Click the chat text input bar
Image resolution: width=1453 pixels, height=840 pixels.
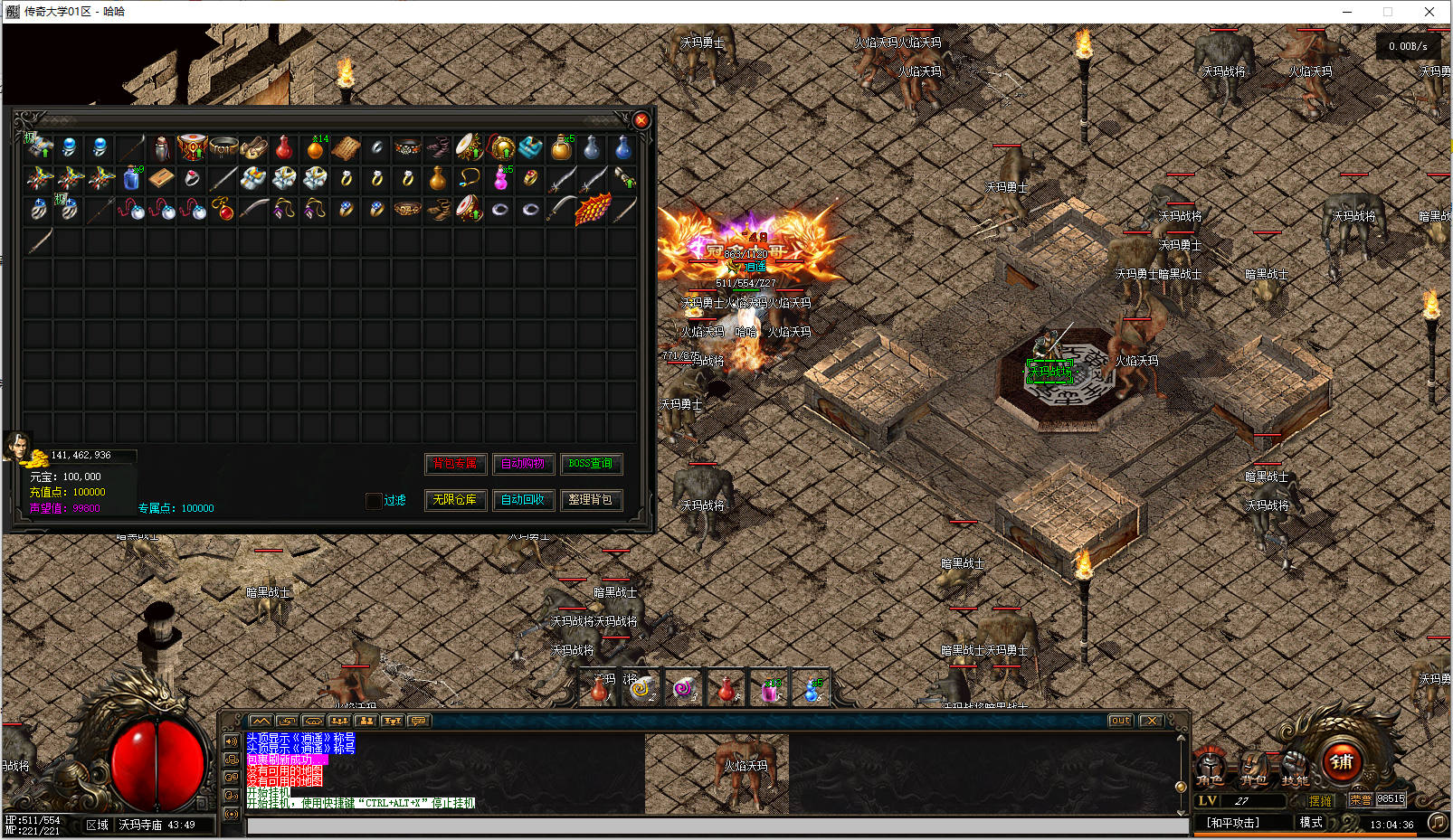coord(715,826)
